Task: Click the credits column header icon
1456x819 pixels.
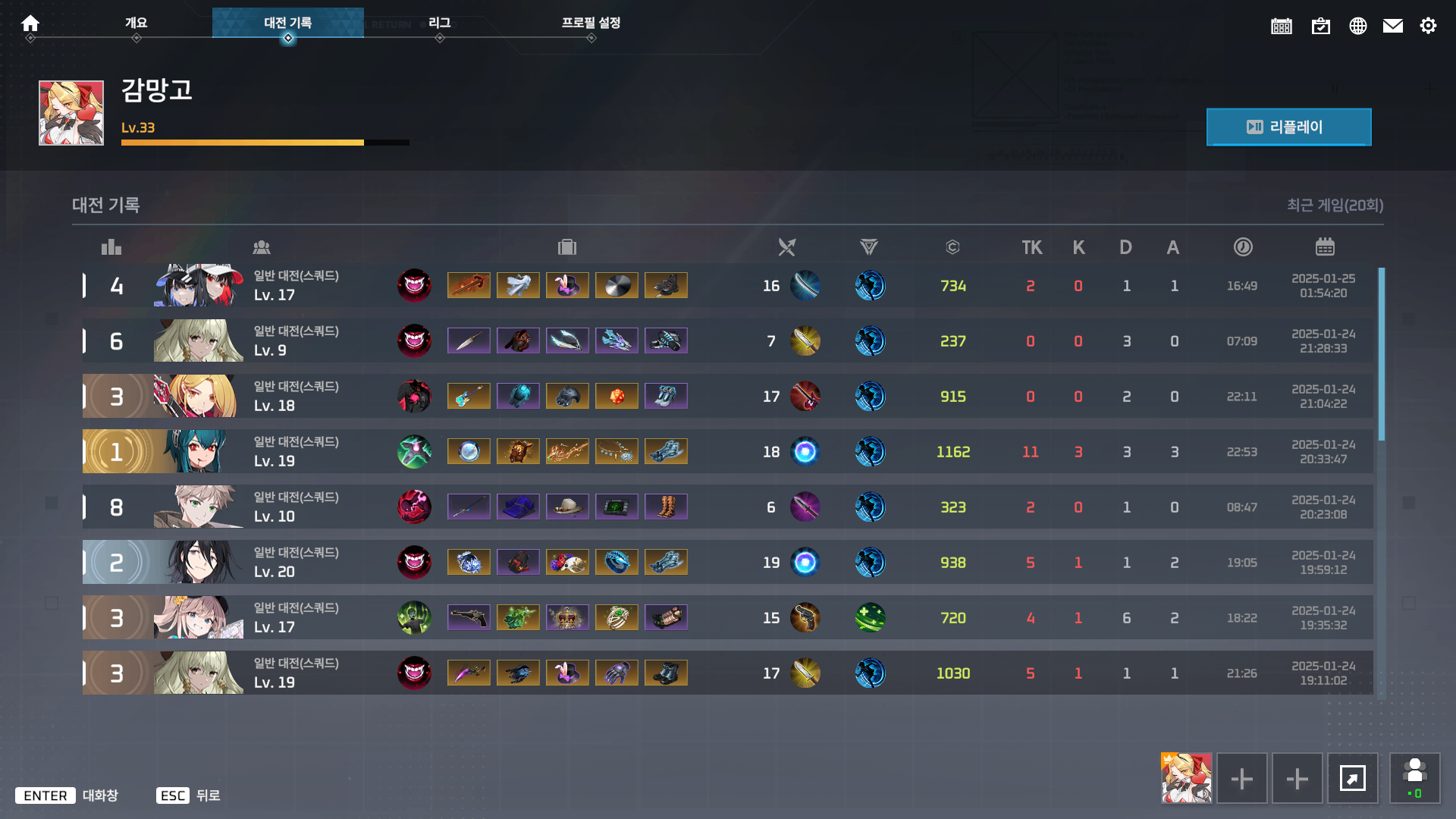Action: (x=952, y=246)
